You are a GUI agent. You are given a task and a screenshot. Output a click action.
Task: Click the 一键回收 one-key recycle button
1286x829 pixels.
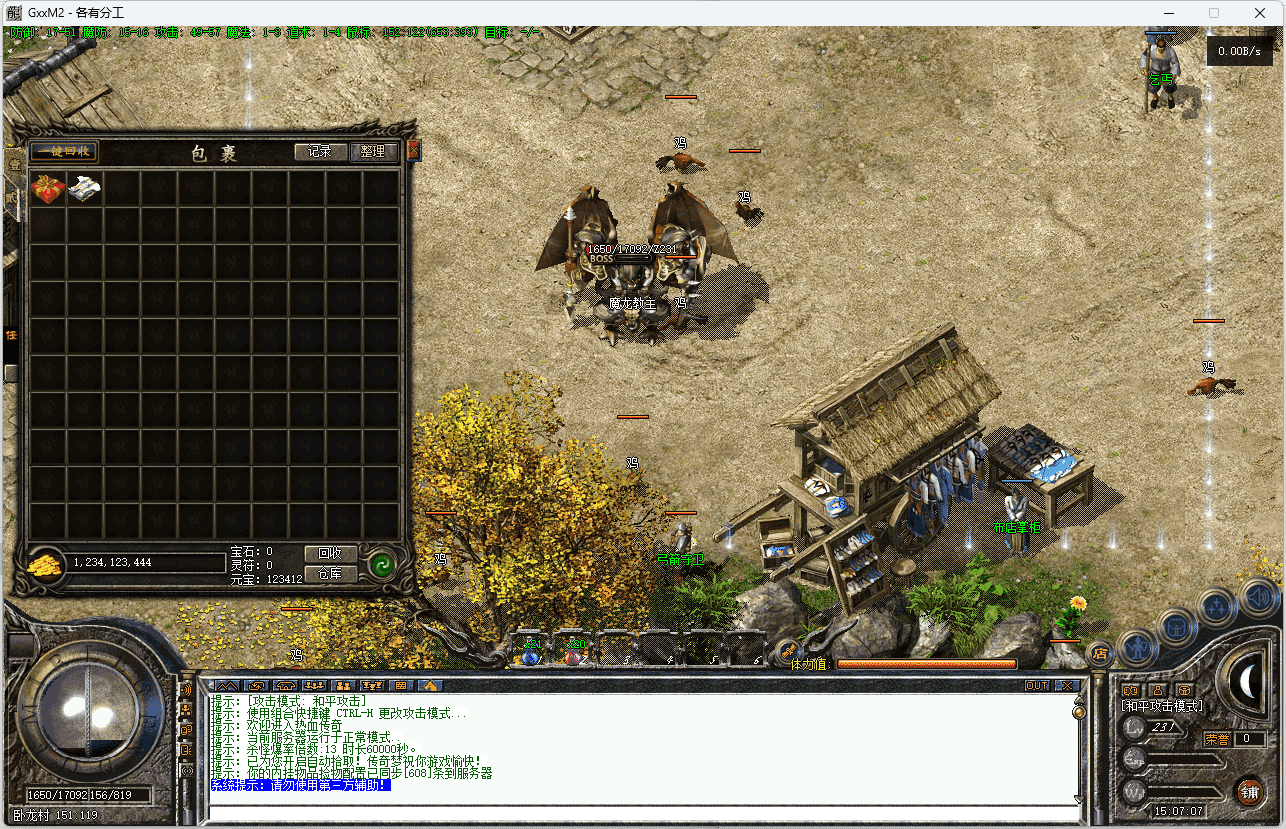63,152
